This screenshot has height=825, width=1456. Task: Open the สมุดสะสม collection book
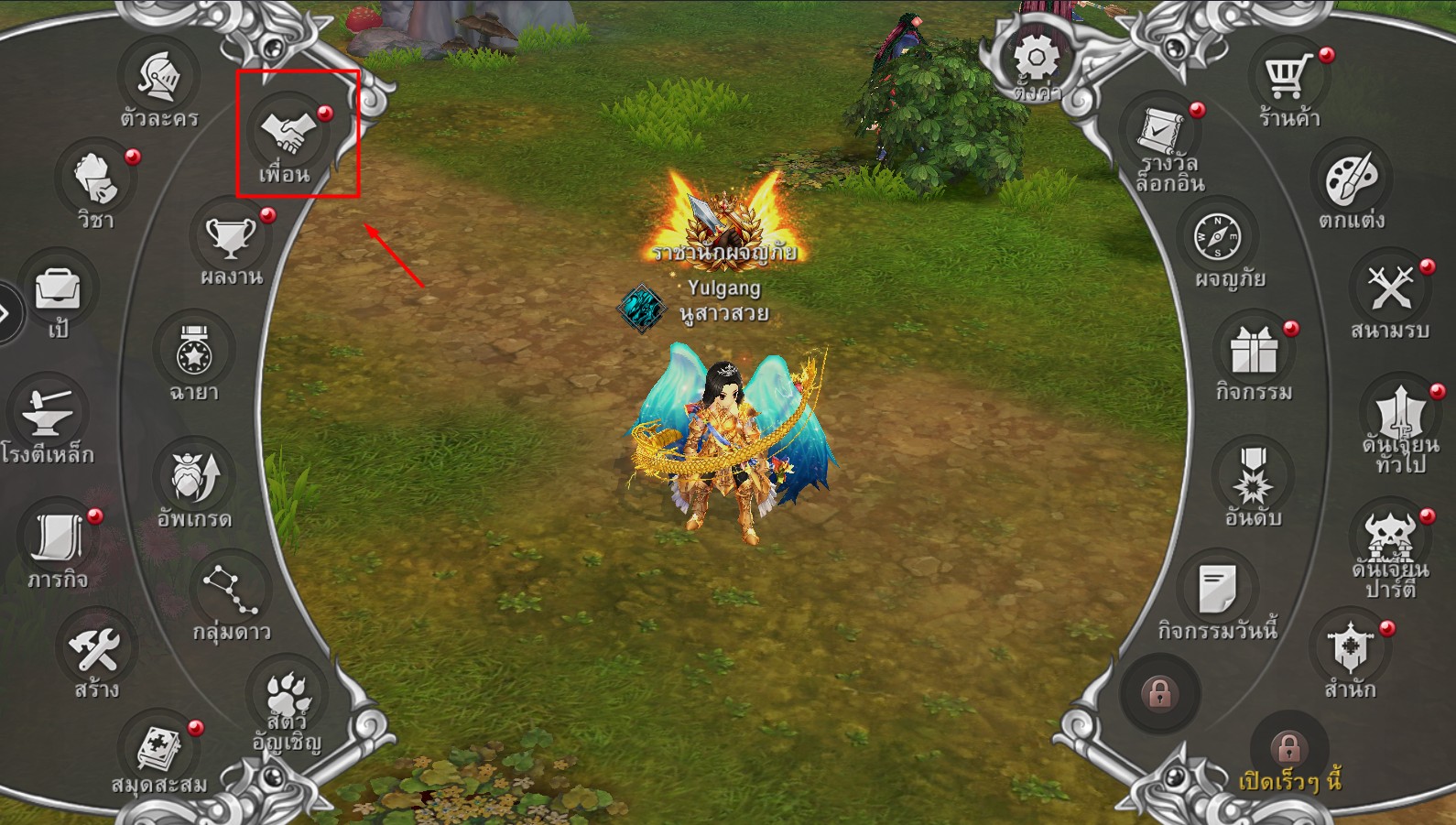tap(160, 751)
